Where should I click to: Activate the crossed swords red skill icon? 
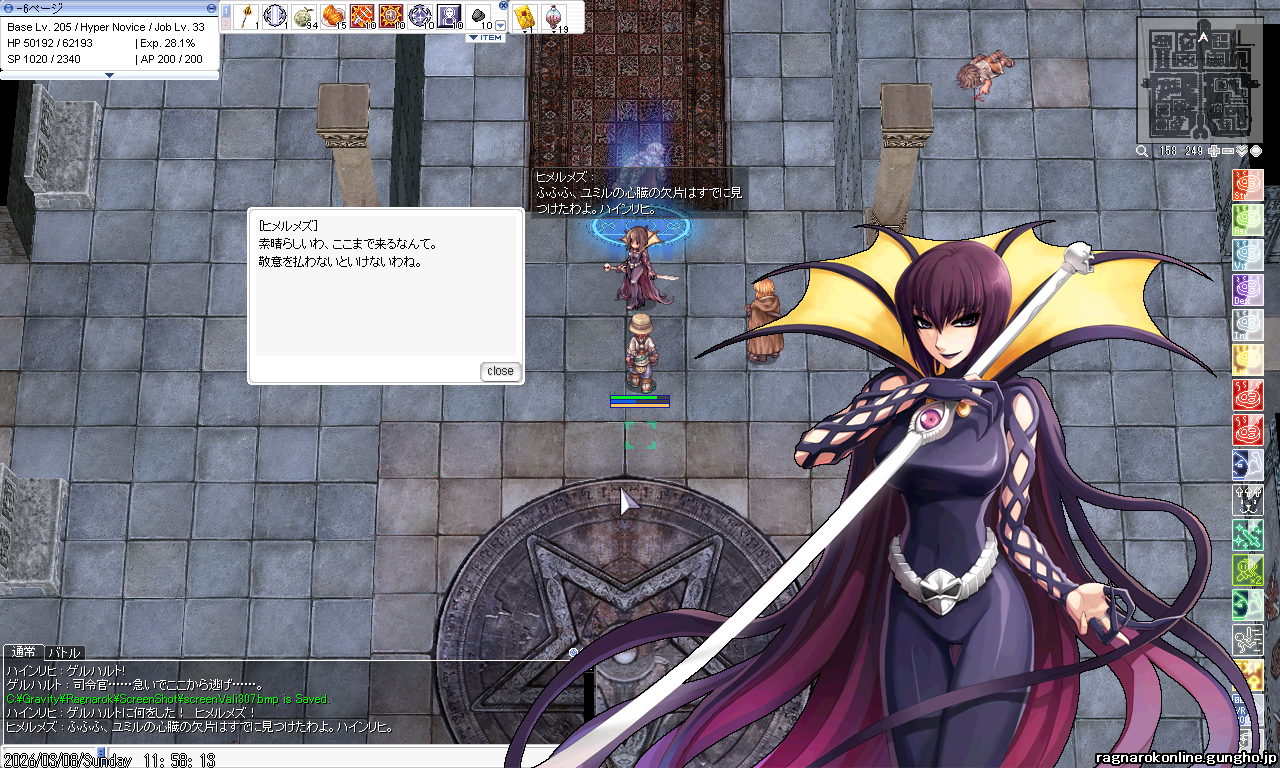362,16
